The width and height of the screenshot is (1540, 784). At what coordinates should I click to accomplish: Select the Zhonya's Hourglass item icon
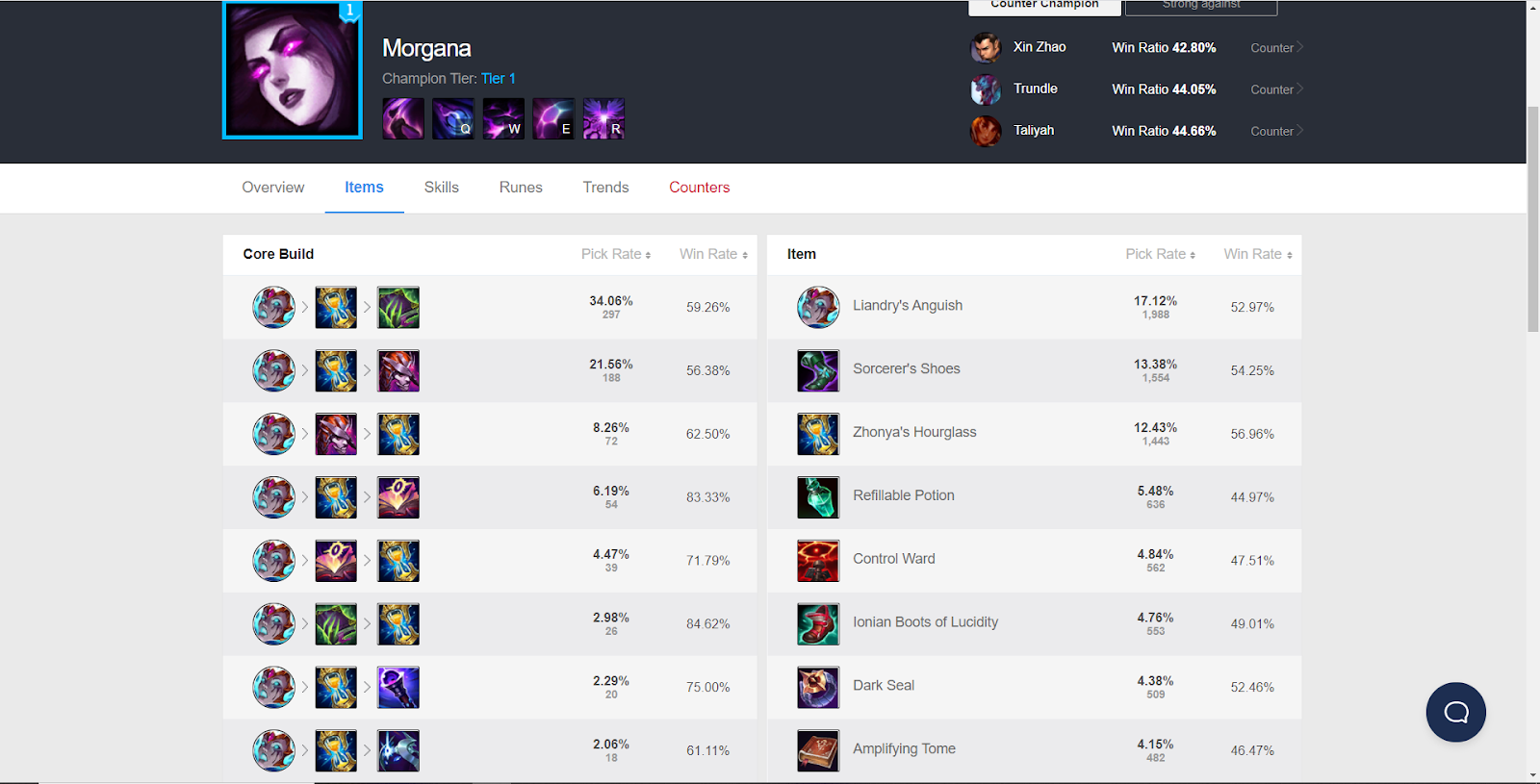[817, 434]
